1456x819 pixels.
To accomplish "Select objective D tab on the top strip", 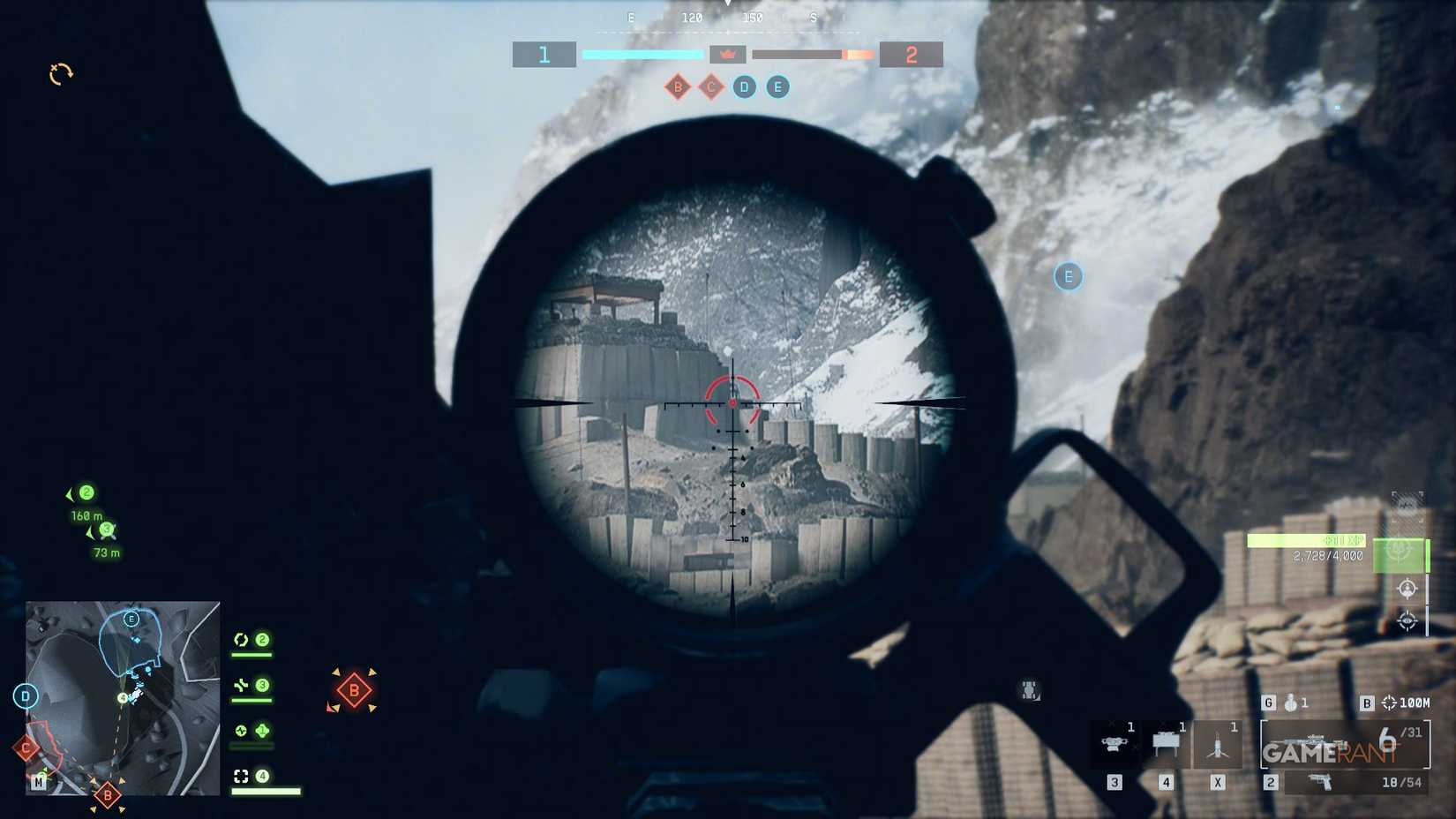I will coord(744,86).
